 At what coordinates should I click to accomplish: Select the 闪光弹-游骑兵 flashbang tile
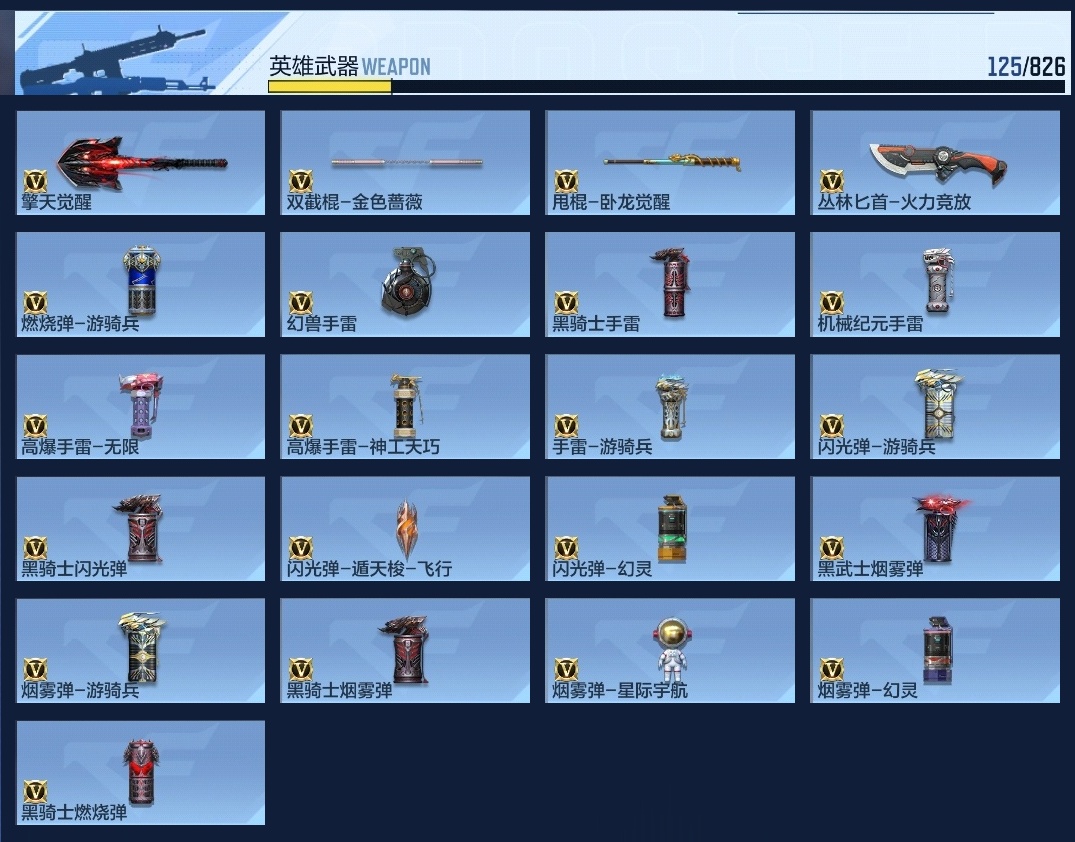click(935, 406)
